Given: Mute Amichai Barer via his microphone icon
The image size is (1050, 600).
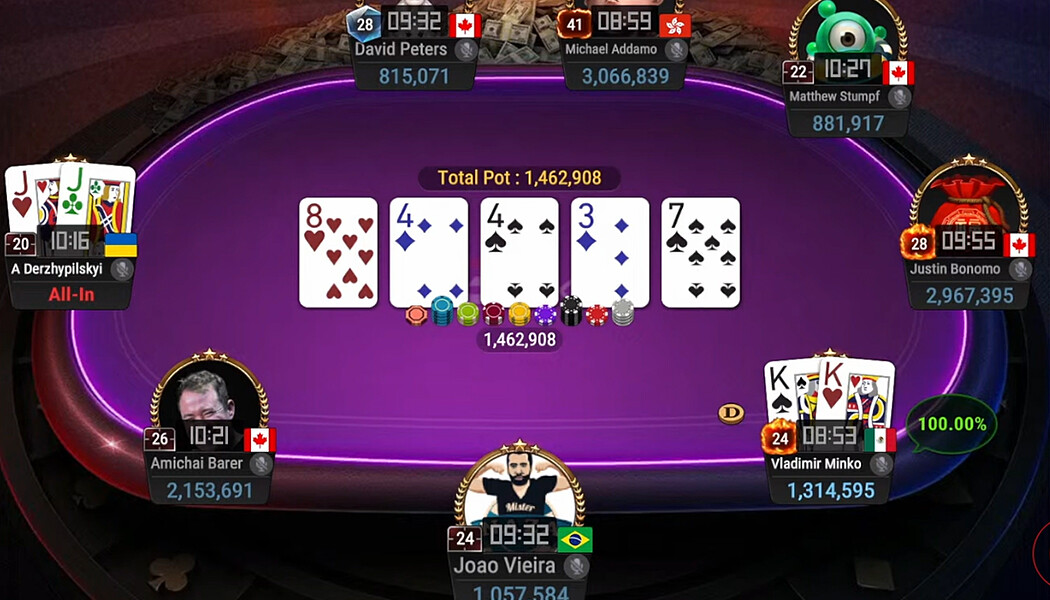Looking at the screenshot, I should 261,464.
